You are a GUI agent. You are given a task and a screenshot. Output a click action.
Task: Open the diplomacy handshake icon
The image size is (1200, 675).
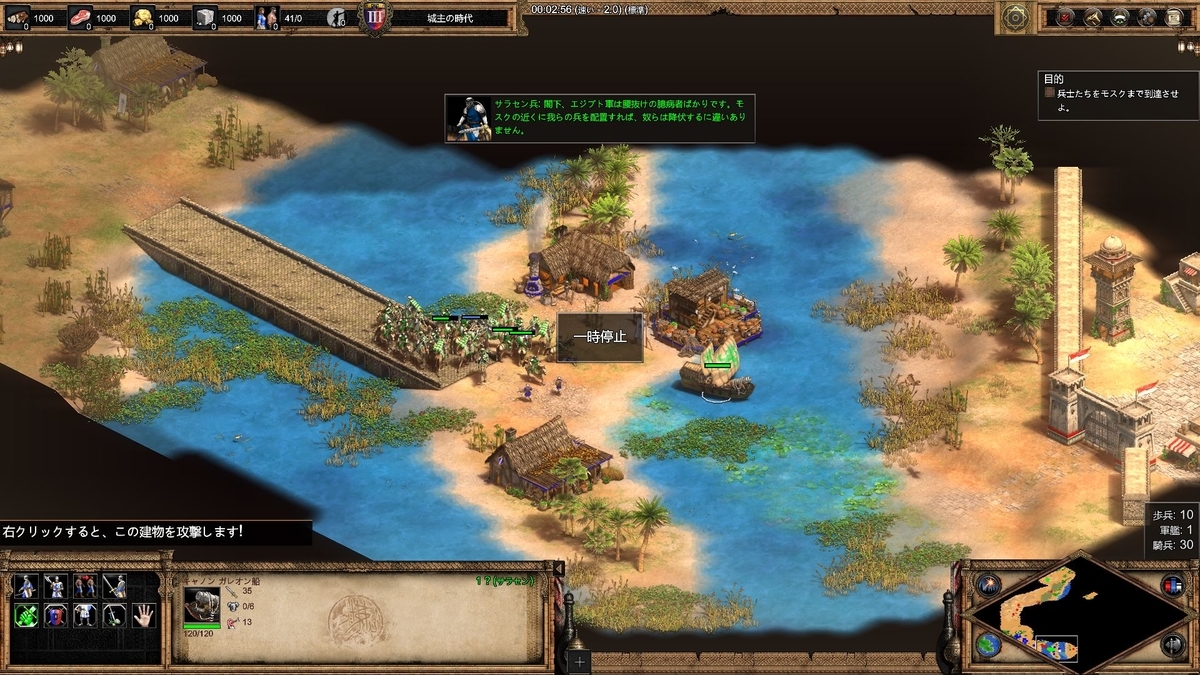(x=1120, y=17)
